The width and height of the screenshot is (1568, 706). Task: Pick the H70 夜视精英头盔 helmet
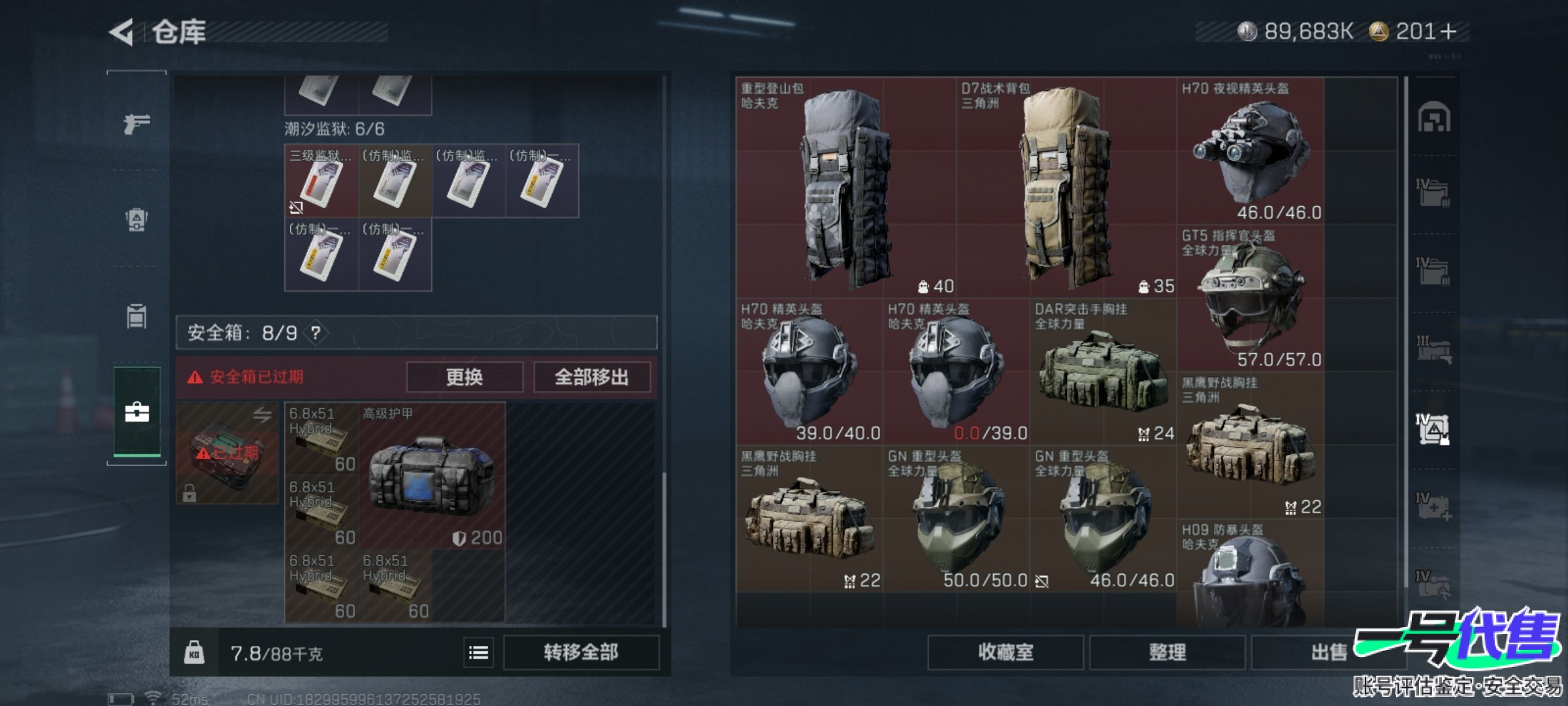pyautogui.click(x=1250, y=152)
